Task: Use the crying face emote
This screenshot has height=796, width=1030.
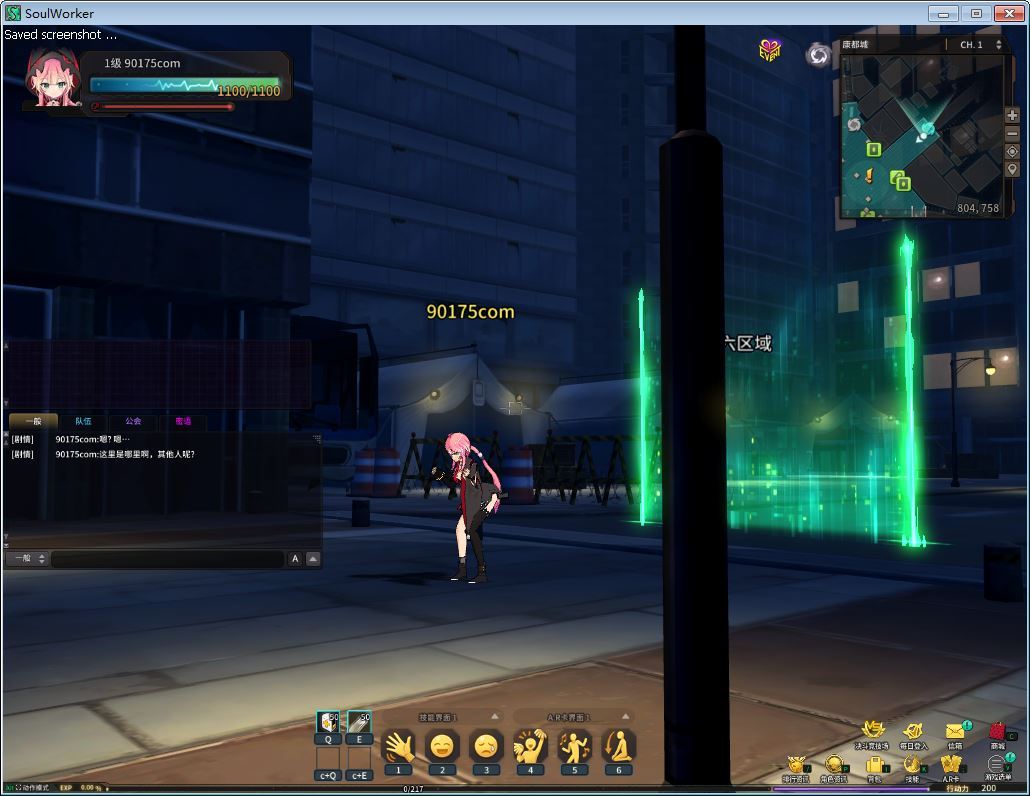Action: 486,746
